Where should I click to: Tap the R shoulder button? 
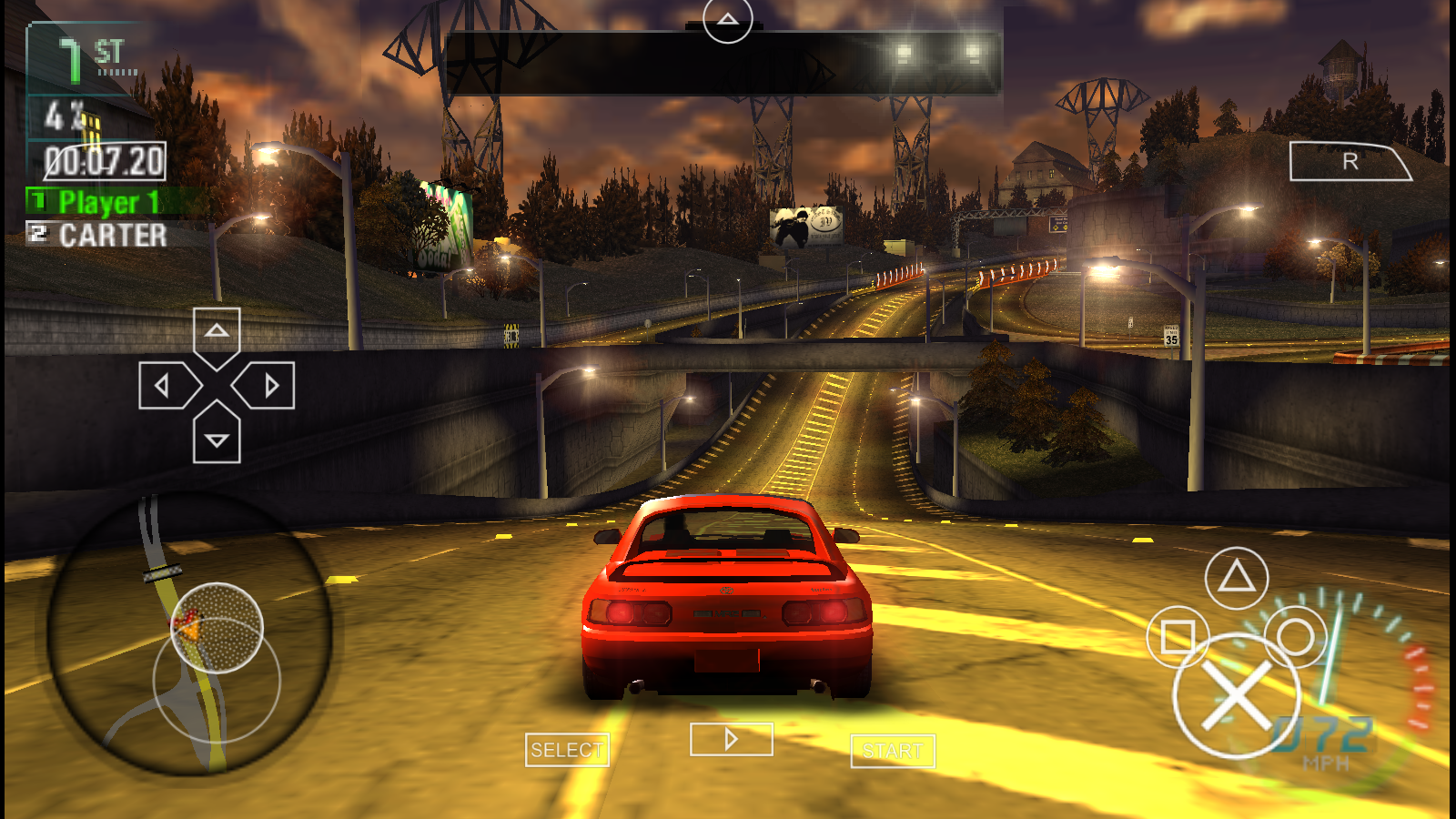pyautogui.click(x=1349, y=162)
